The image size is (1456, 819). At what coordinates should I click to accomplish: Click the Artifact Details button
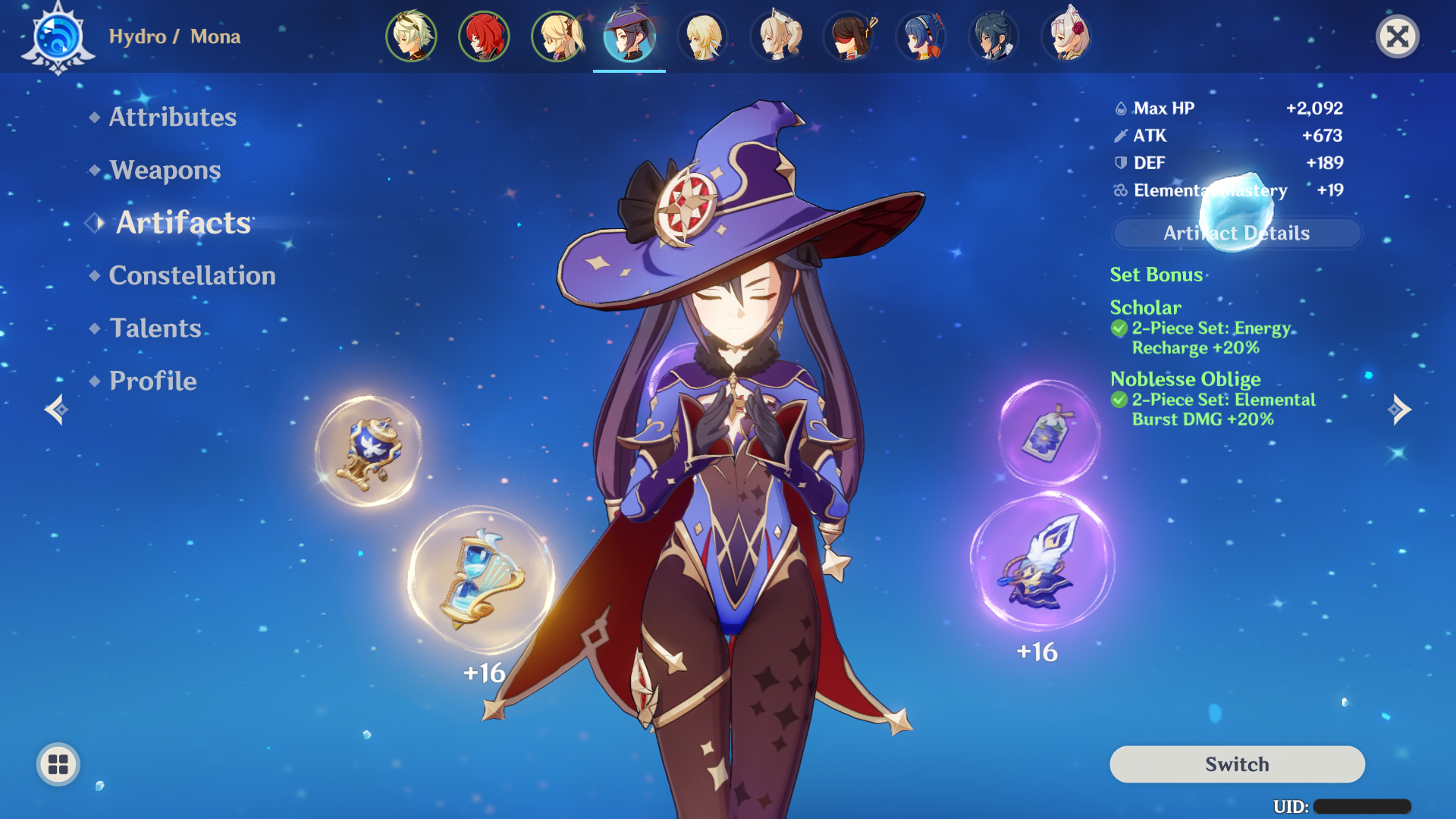(x=1235, y=233)
